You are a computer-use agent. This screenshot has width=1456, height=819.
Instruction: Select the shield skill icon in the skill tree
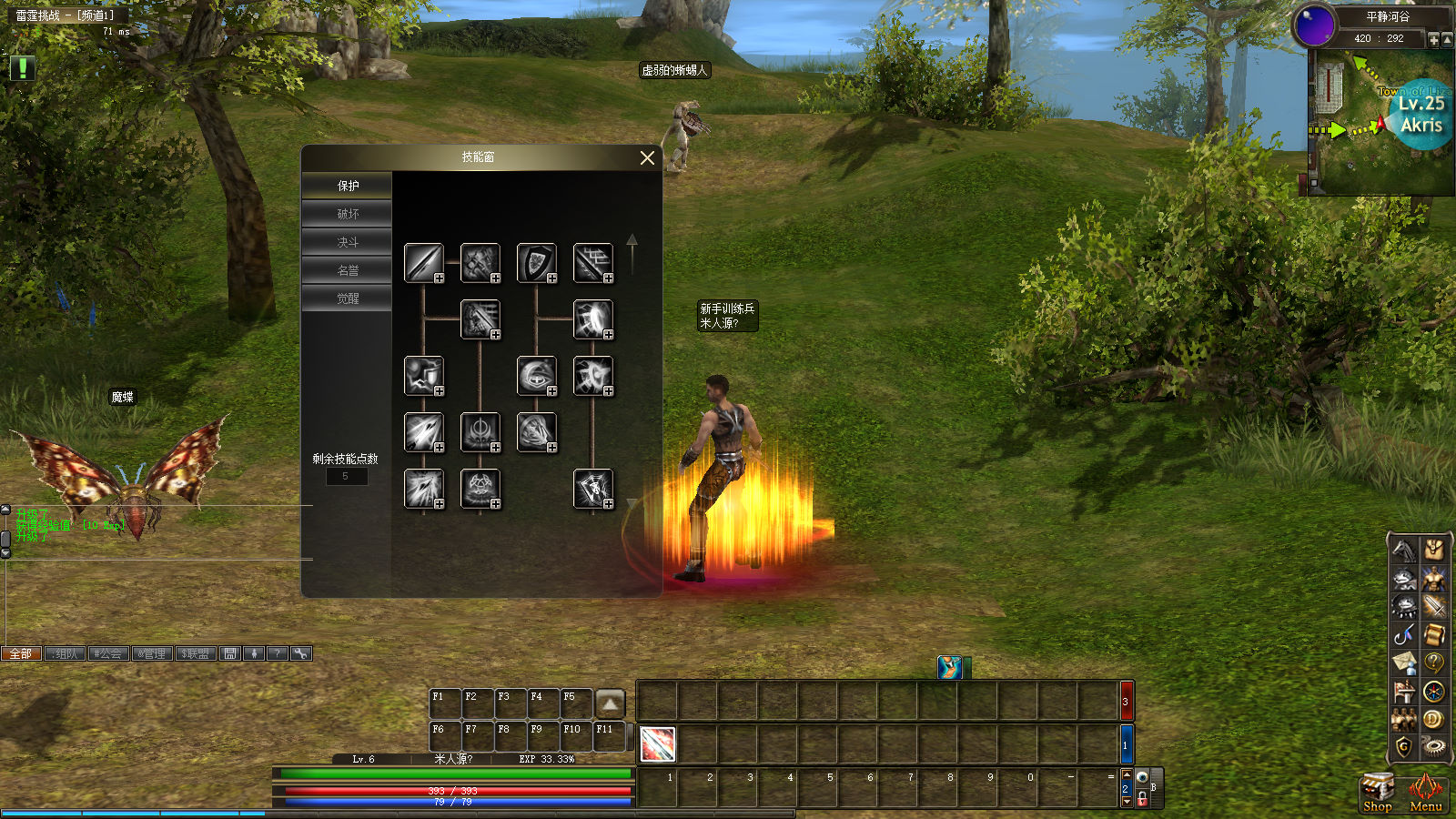pyautogui.click(x=537, y=263)
